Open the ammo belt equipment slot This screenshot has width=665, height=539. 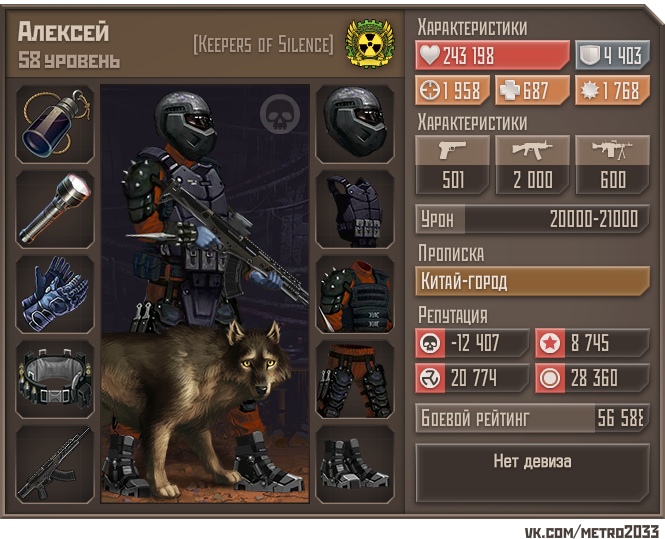click(x=55, y=378)
